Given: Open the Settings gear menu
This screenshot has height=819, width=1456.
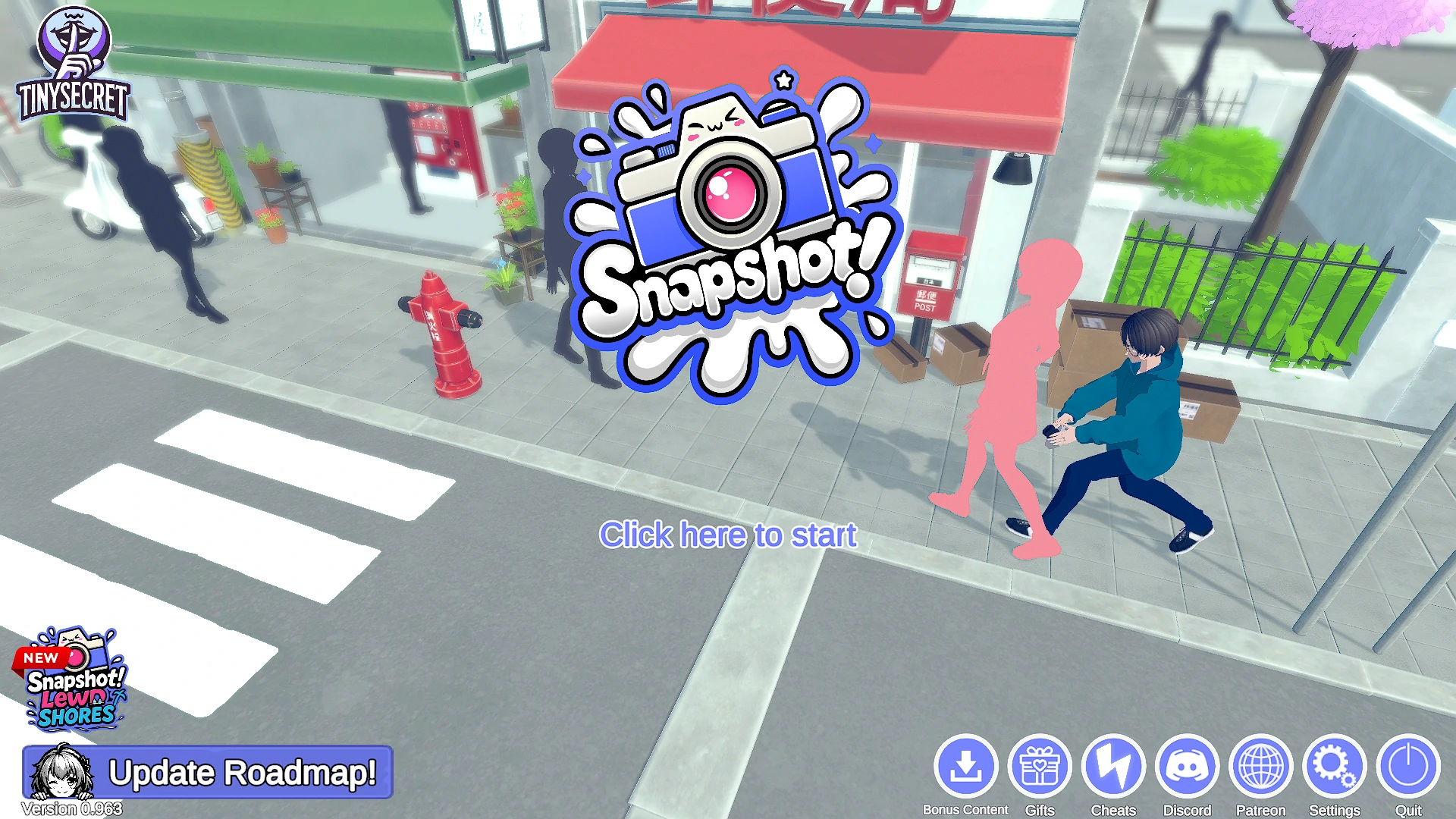Looking at the screenshot, I should point(1334,766).
